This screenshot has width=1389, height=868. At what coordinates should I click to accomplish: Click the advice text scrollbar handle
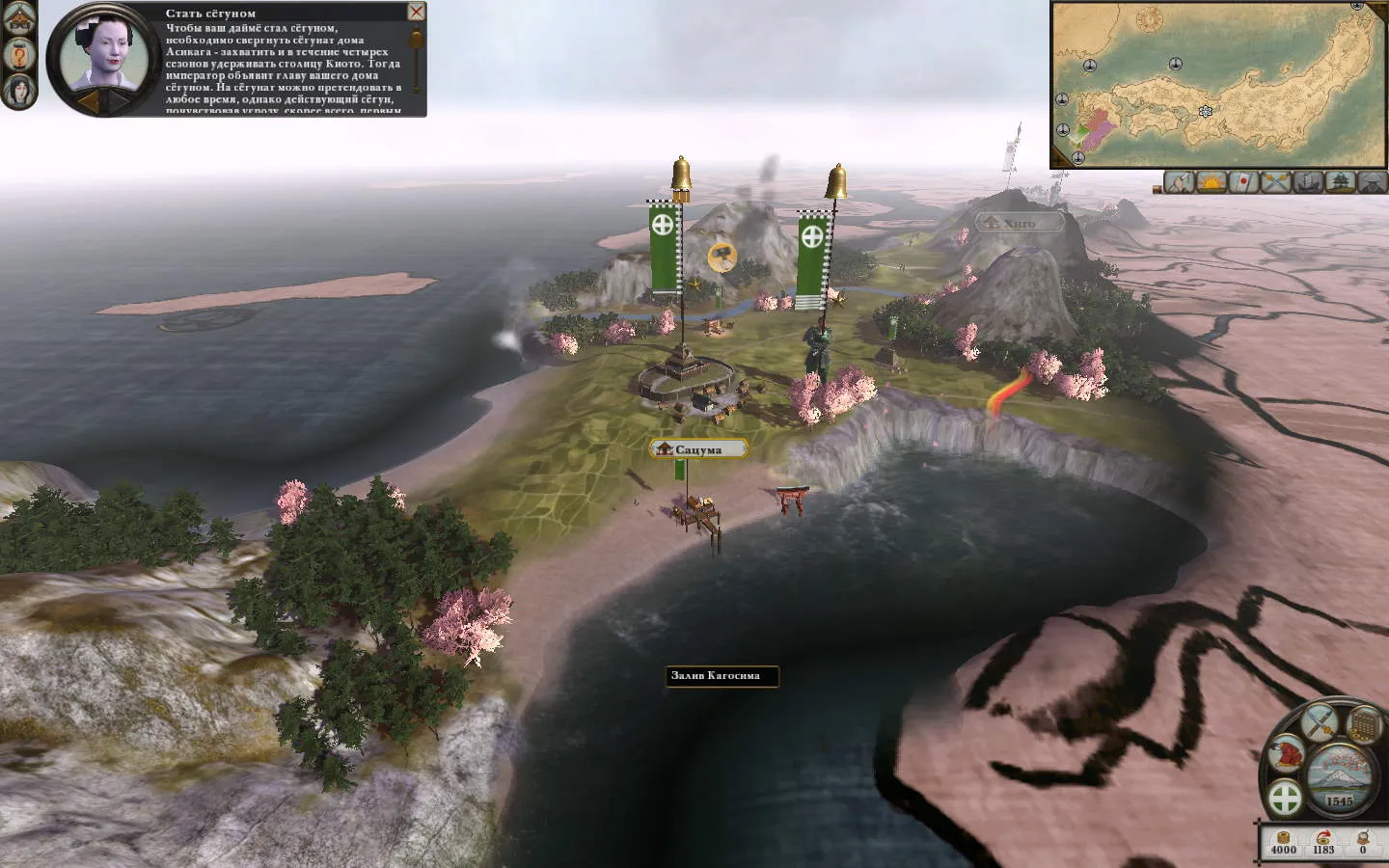pyautogui.click(x=417, y=39)
